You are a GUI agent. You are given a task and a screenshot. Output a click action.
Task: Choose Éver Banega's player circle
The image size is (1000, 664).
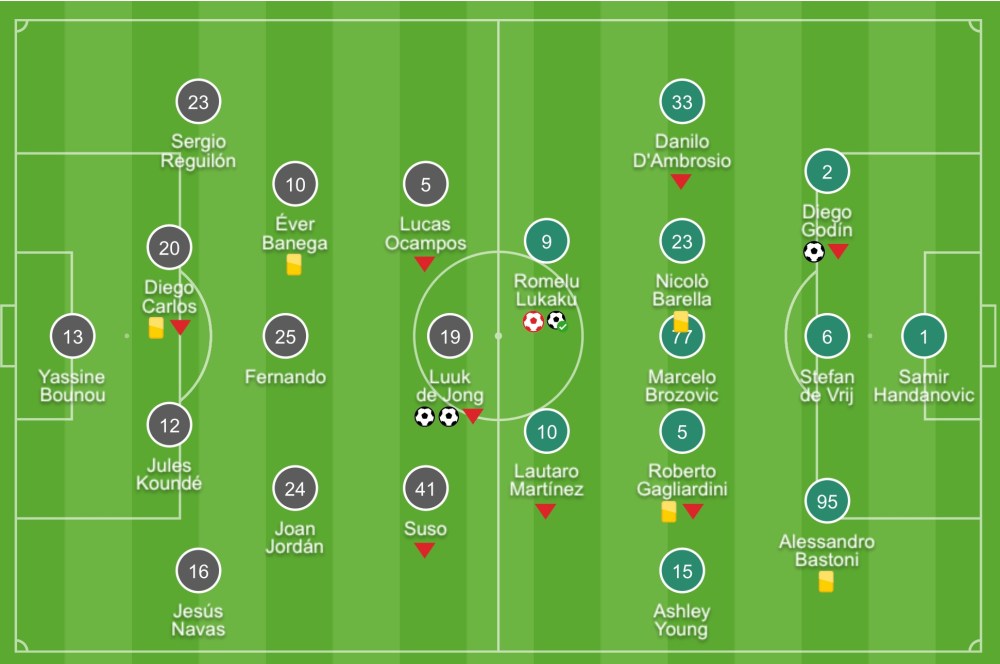pyautogui.click(x=295, y=185)
